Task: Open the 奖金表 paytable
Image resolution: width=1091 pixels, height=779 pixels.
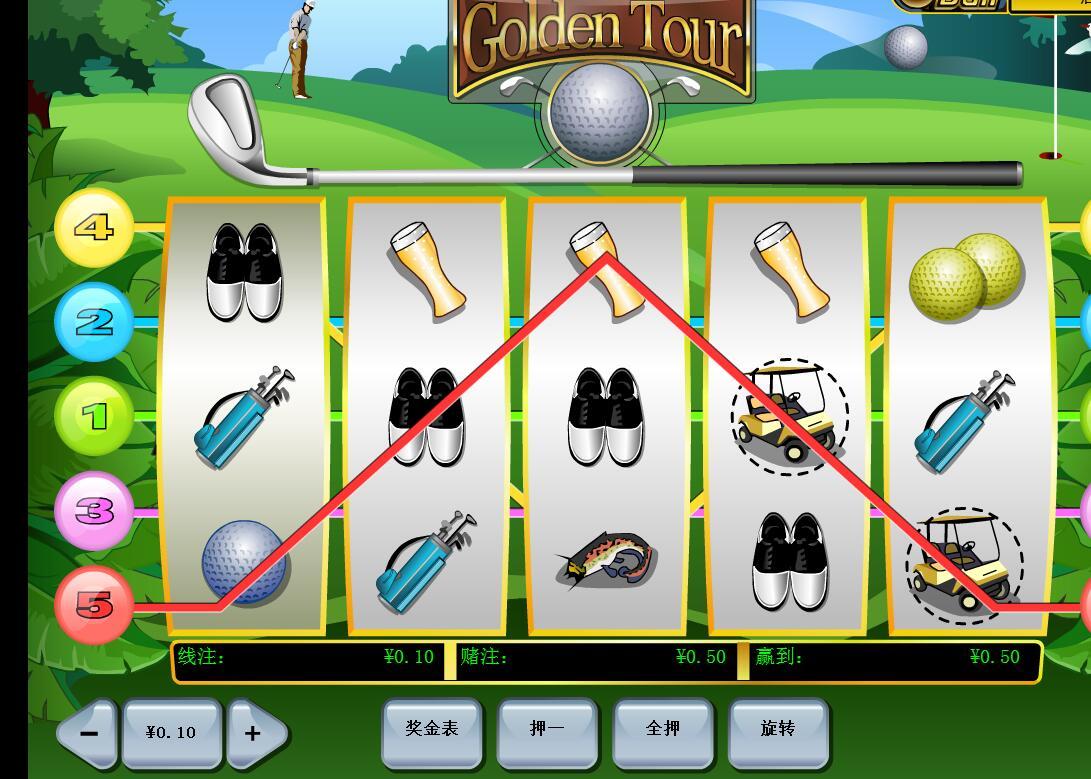Action: tap(432, 730)
